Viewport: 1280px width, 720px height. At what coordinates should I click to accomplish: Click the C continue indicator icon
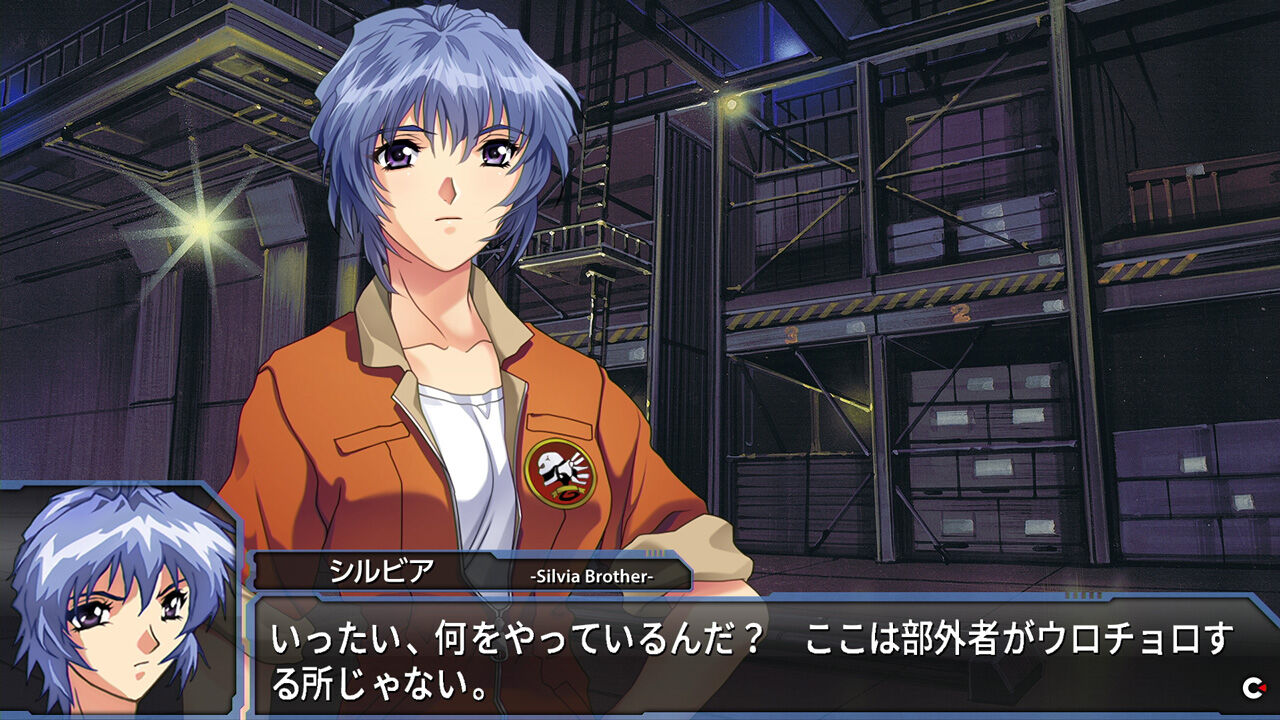[x=1252, y=687]
